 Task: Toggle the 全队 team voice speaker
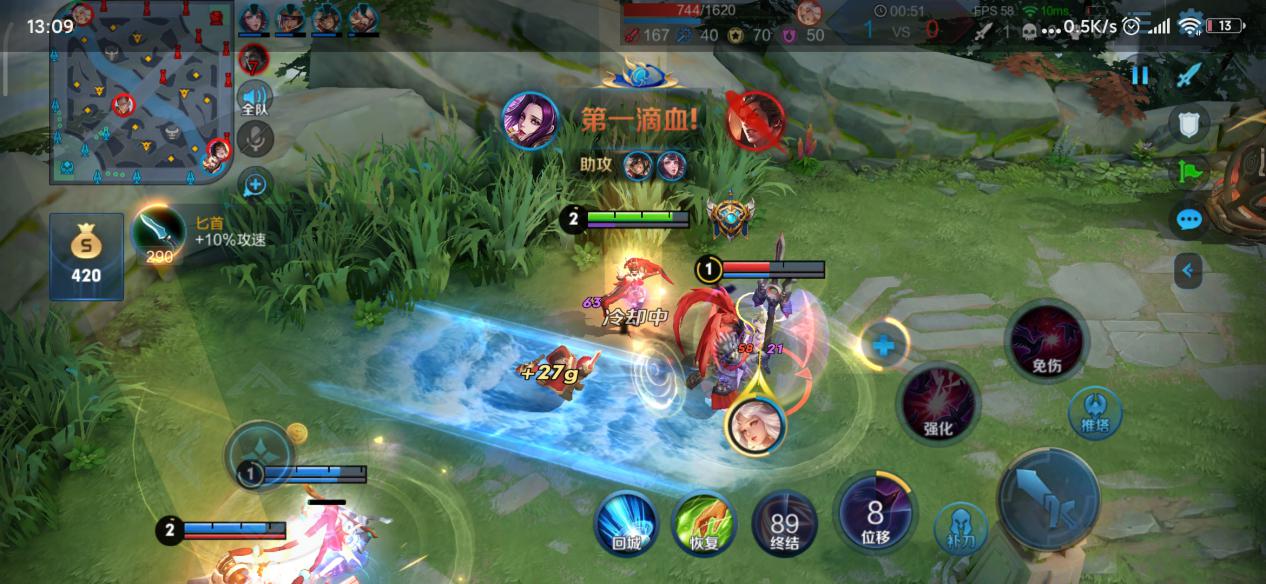click(255, 98)
